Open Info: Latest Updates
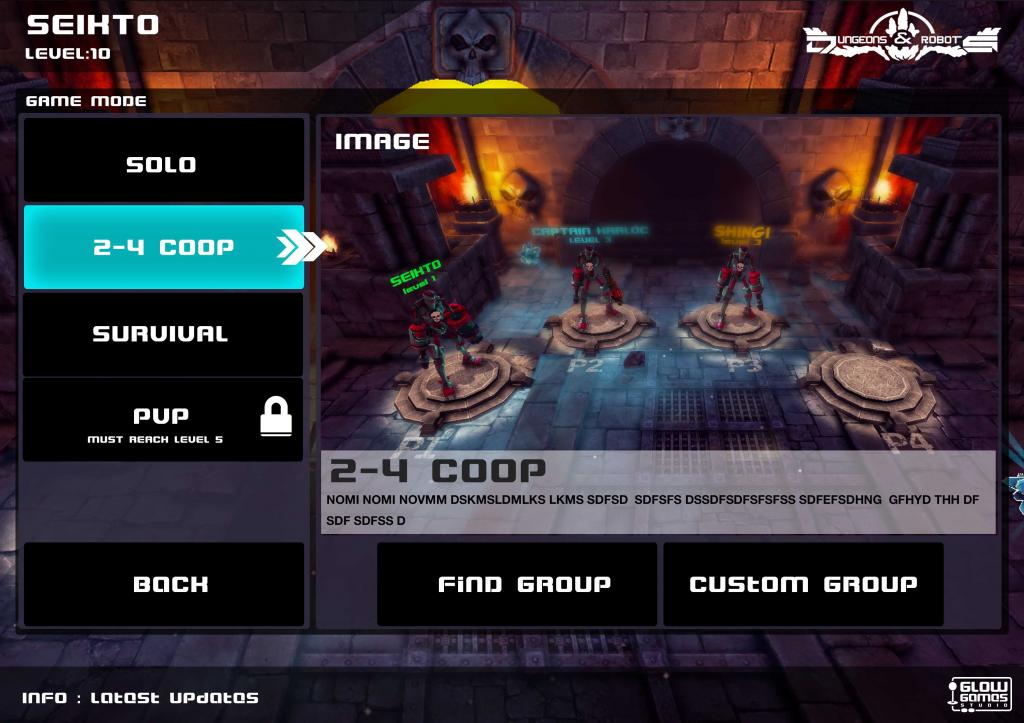This screenshot has width=1024, height=723. tap(140, 698)
